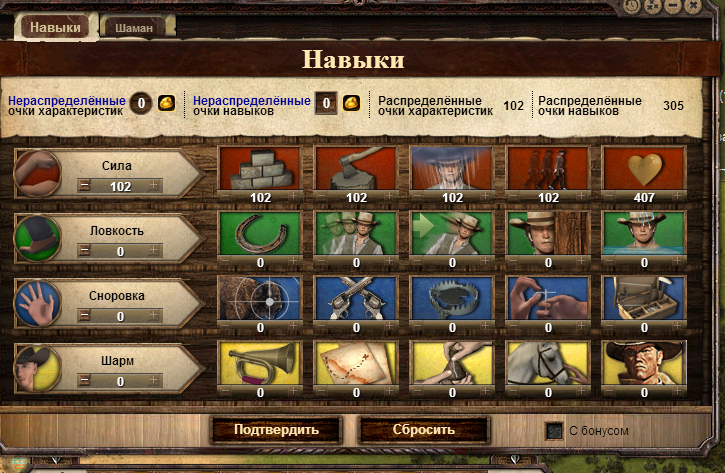The height and width of the screenshot is (473, 725).
Task: Choose the crossed revolvers shooting skill
Action: click(x=357, y=298)
